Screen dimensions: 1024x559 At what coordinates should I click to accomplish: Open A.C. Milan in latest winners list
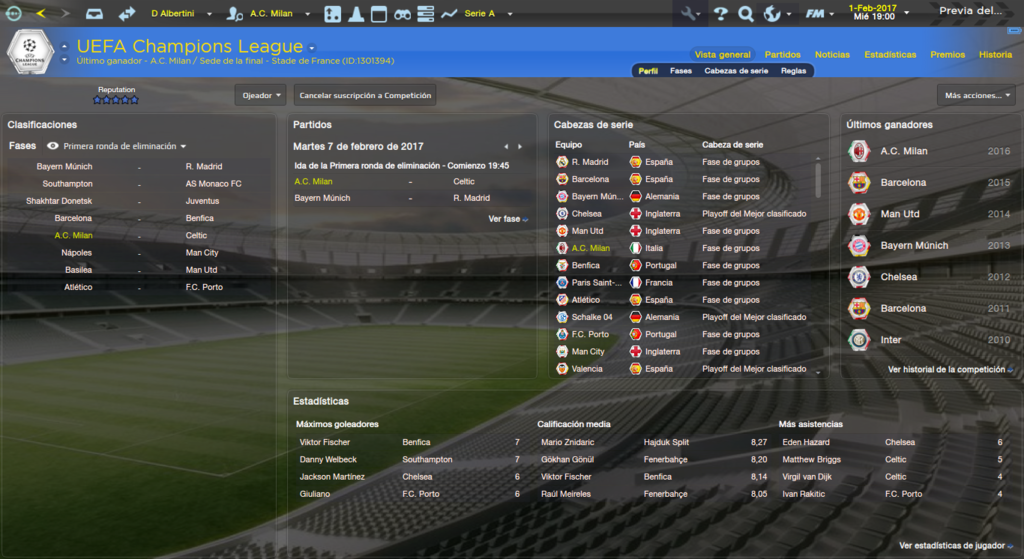(903, 151)
